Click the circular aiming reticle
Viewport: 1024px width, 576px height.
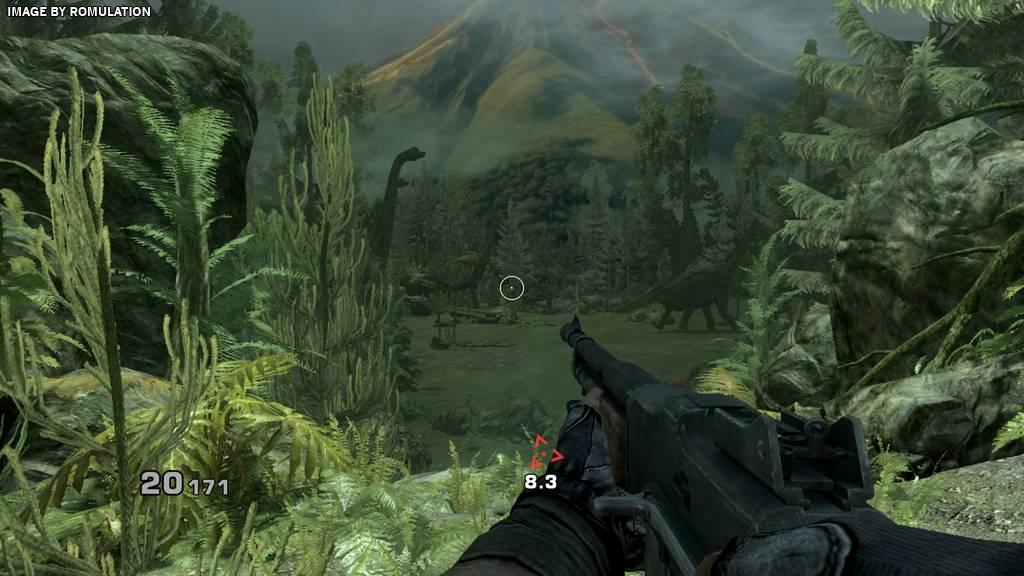(x=512, y=288)
